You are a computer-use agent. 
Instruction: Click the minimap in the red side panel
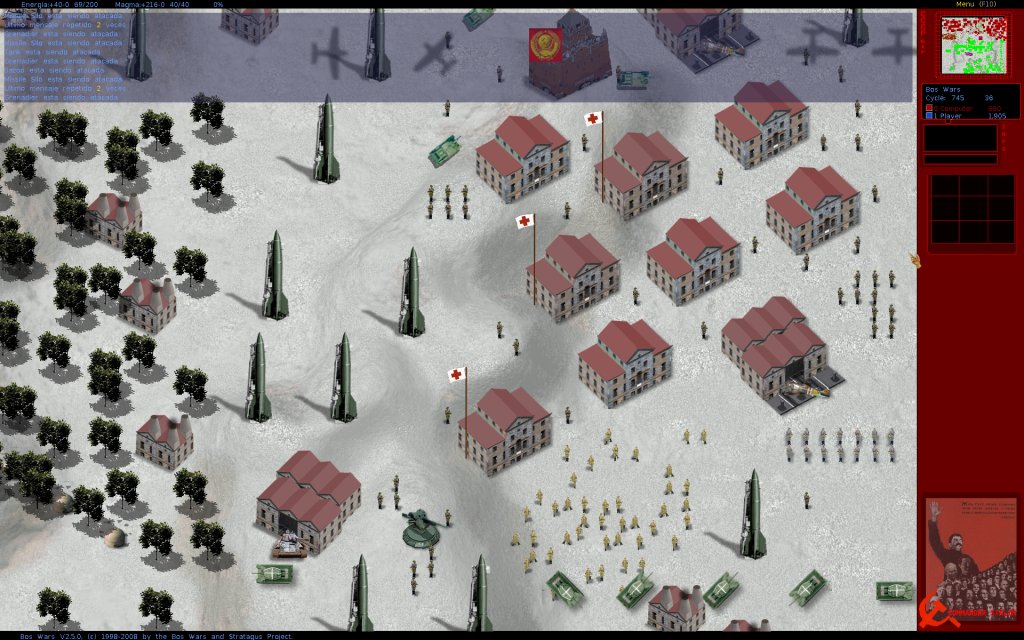tap(970, 45)
